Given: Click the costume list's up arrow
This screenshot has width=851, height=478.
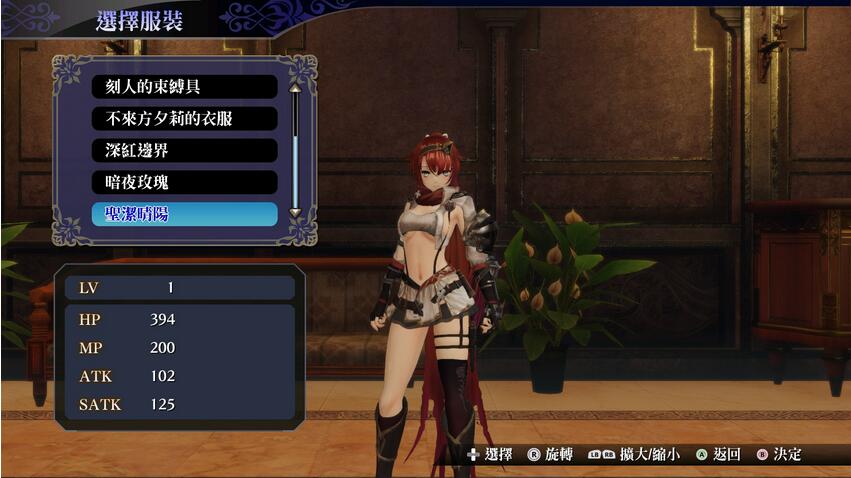Looking at the screenshot, I should click(295, 87).
